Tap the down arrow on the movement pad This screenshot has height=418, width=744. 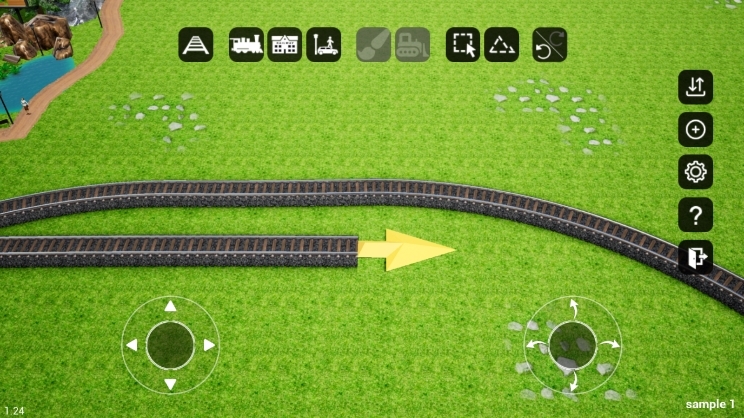[170, 384]
